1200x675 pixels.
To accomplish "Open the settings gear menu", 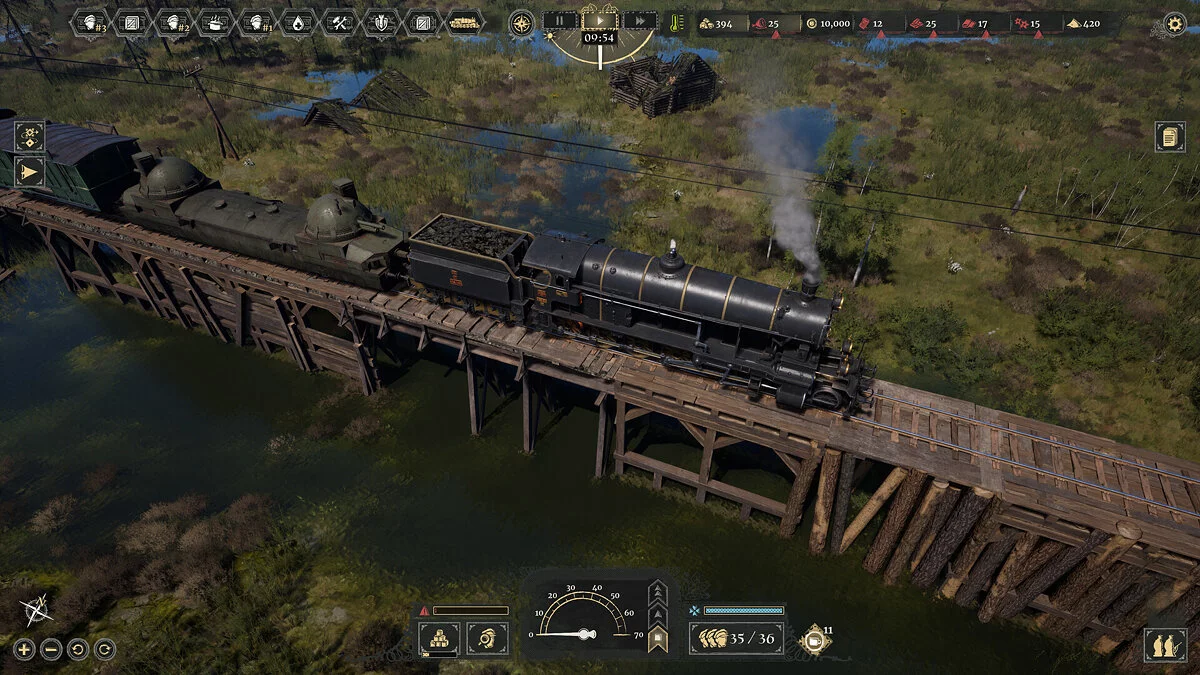I will tap(1175, 23).
